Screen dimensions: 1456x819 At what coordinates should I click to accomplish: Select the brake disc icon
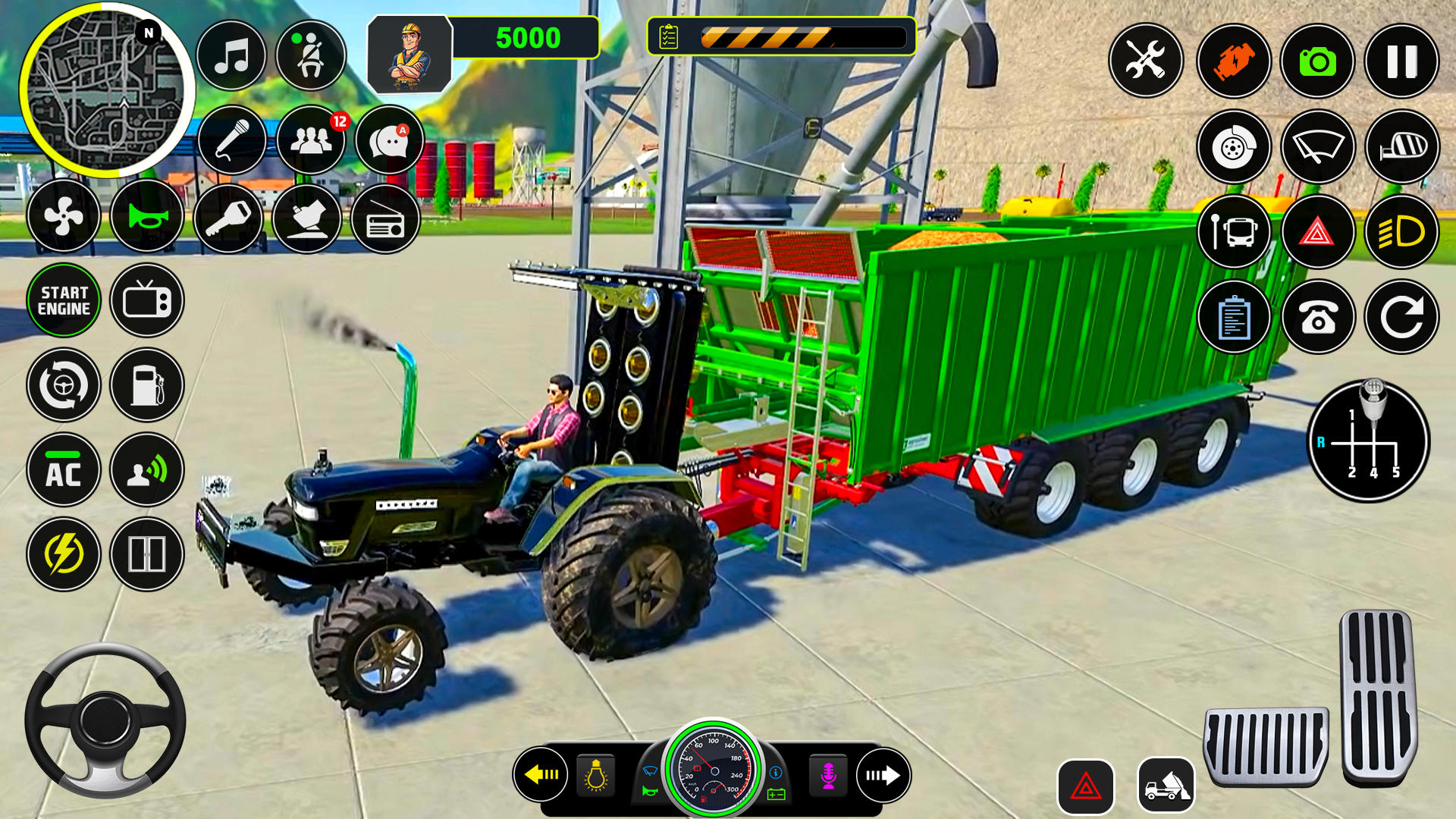point(1236,147)
